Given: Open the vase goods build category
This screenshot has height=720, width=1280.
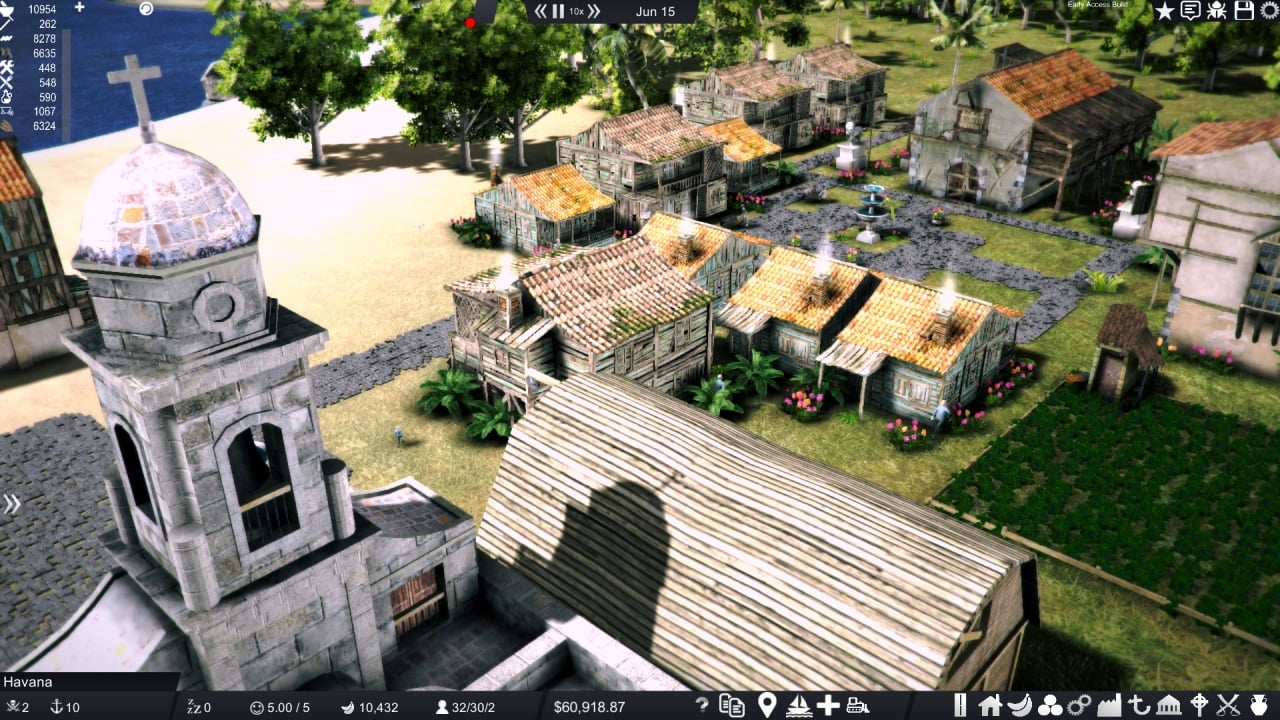Looking at the screenshot, I should pyautogui.click(x=1258, y=706).
